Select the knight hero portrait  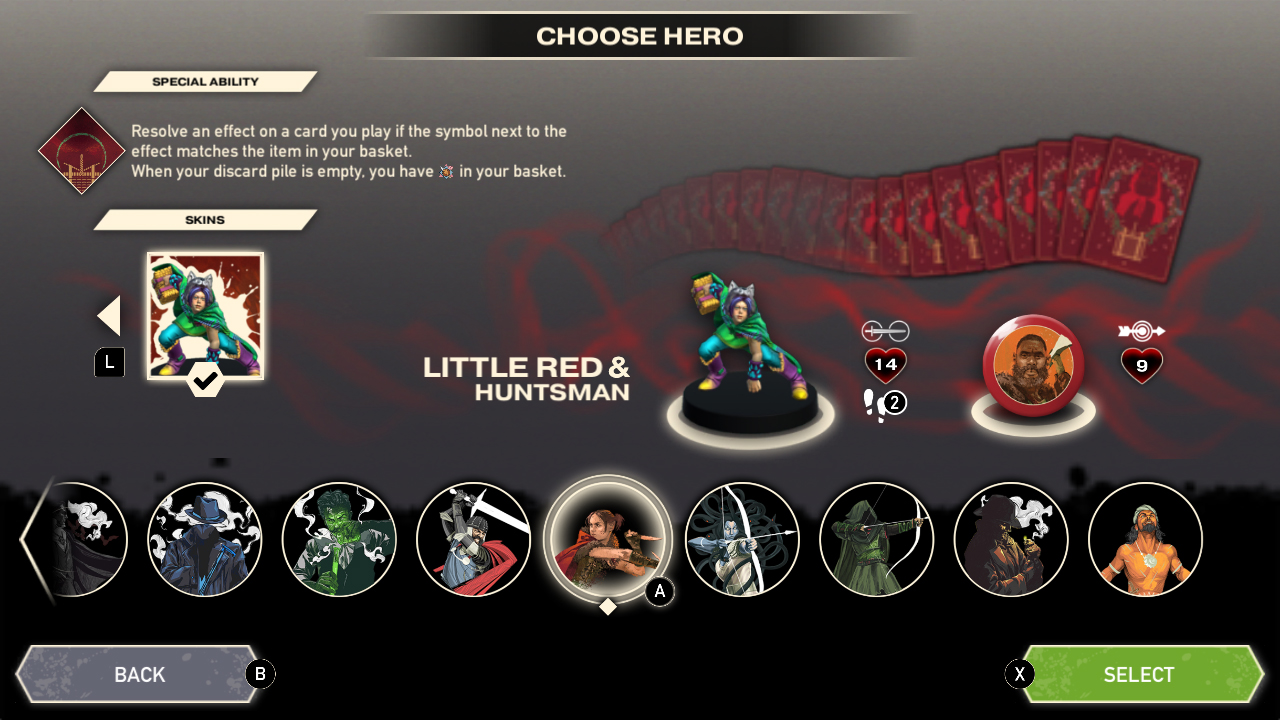pos(474,540)
